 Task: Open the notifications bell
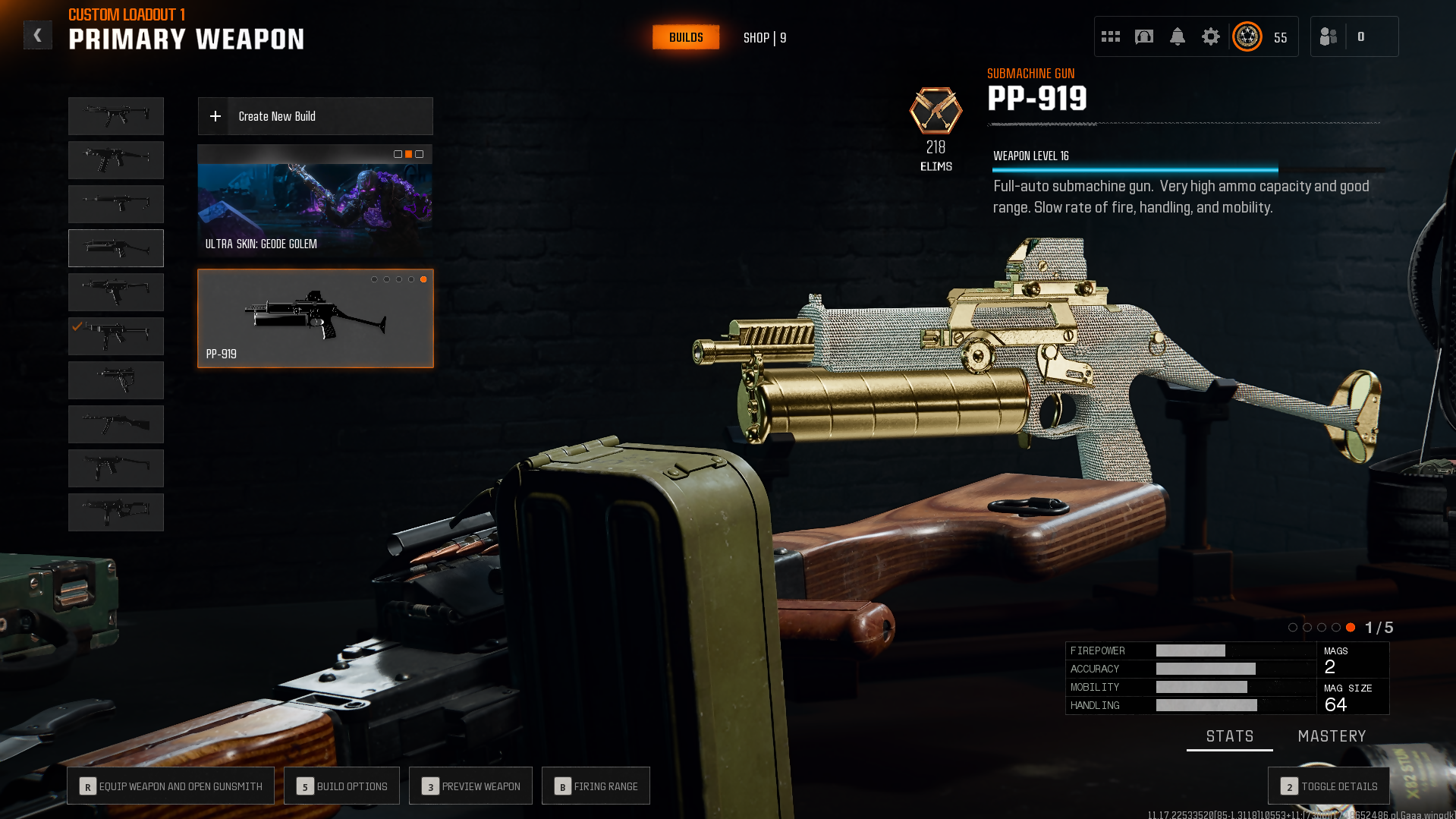click(x=1178, y=36)
